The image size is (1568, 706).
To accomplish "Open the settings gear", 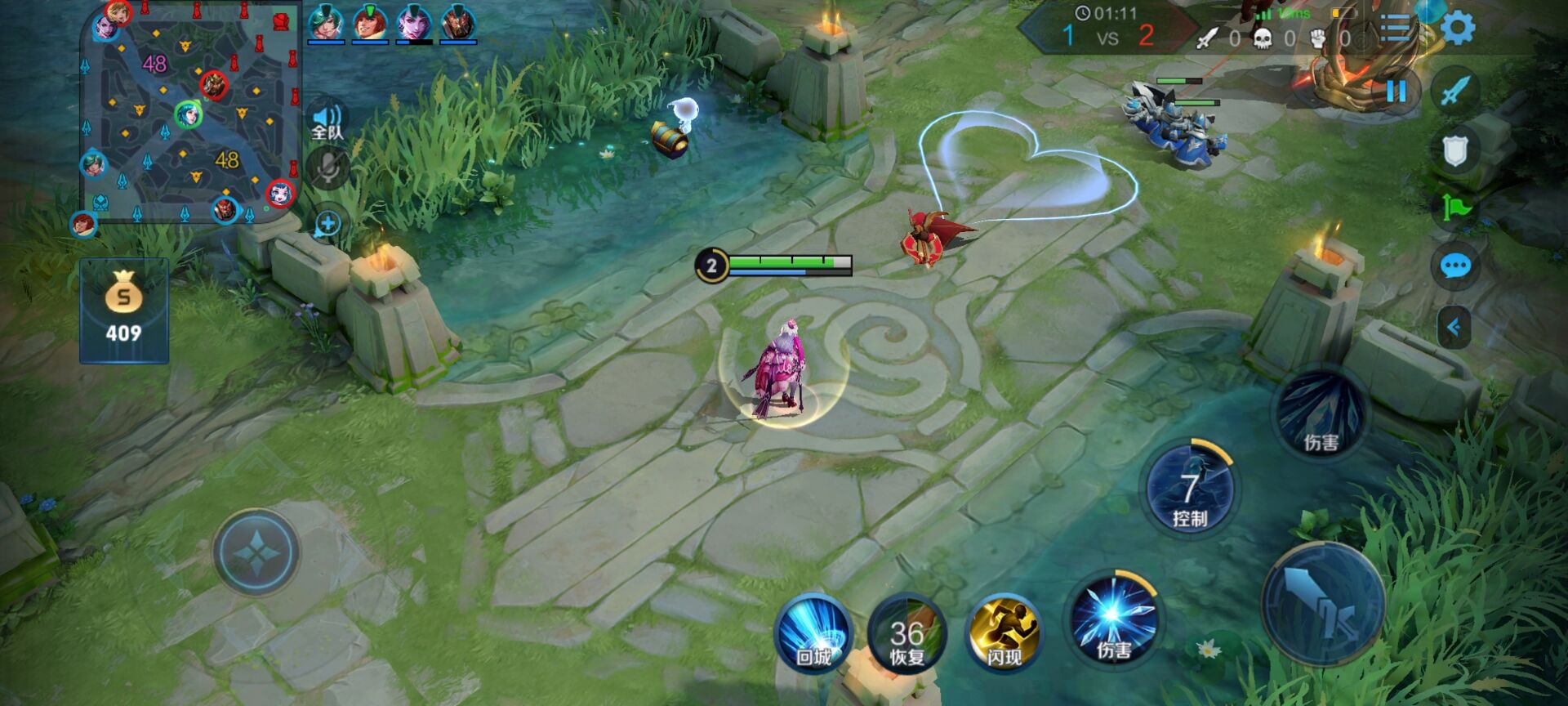I will pyautogui.click(x=1458, y=29).
